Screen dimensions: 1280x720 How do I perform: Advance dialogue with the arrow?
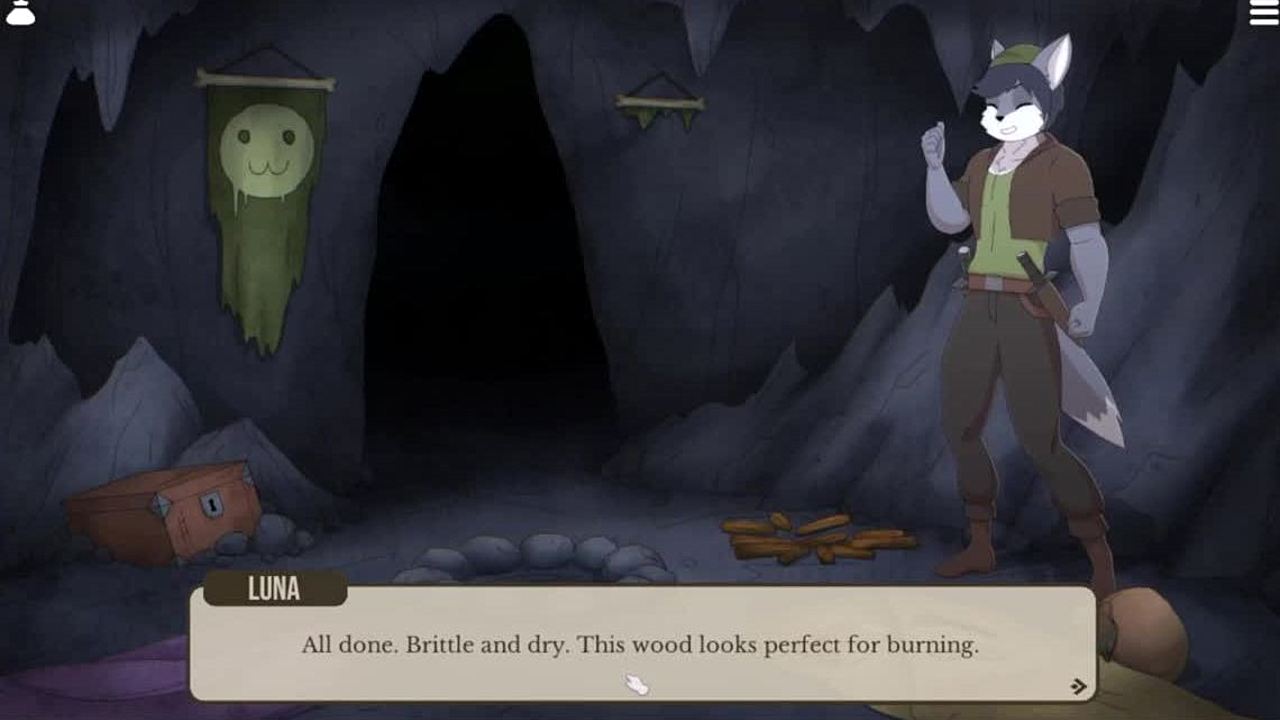click(x=1078, y=686)
